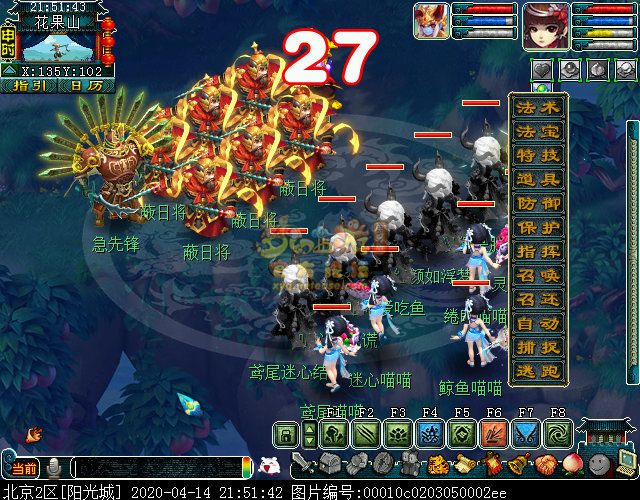Activate the F6 orange skill shortcut
The image size is (640, 500).
click(x=493, y=434)
